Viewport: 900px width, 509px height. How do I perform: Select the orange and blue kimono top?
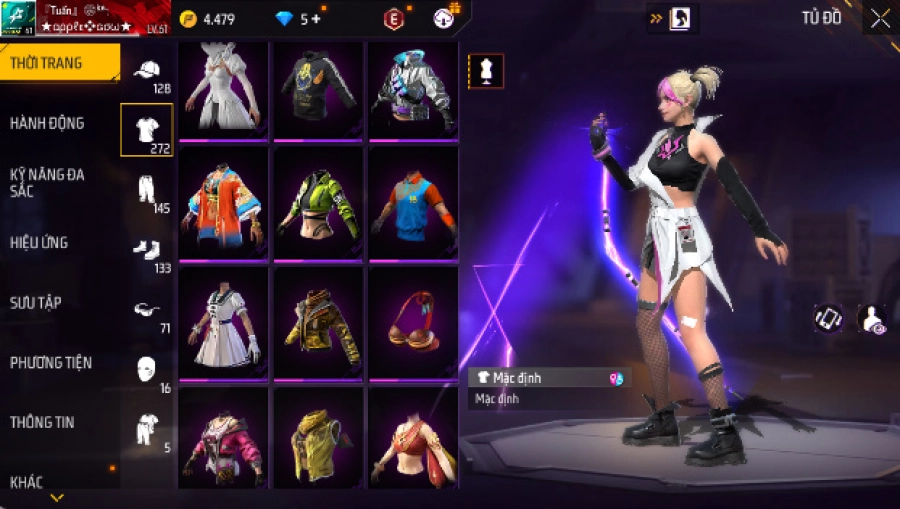tap(224, 205)
